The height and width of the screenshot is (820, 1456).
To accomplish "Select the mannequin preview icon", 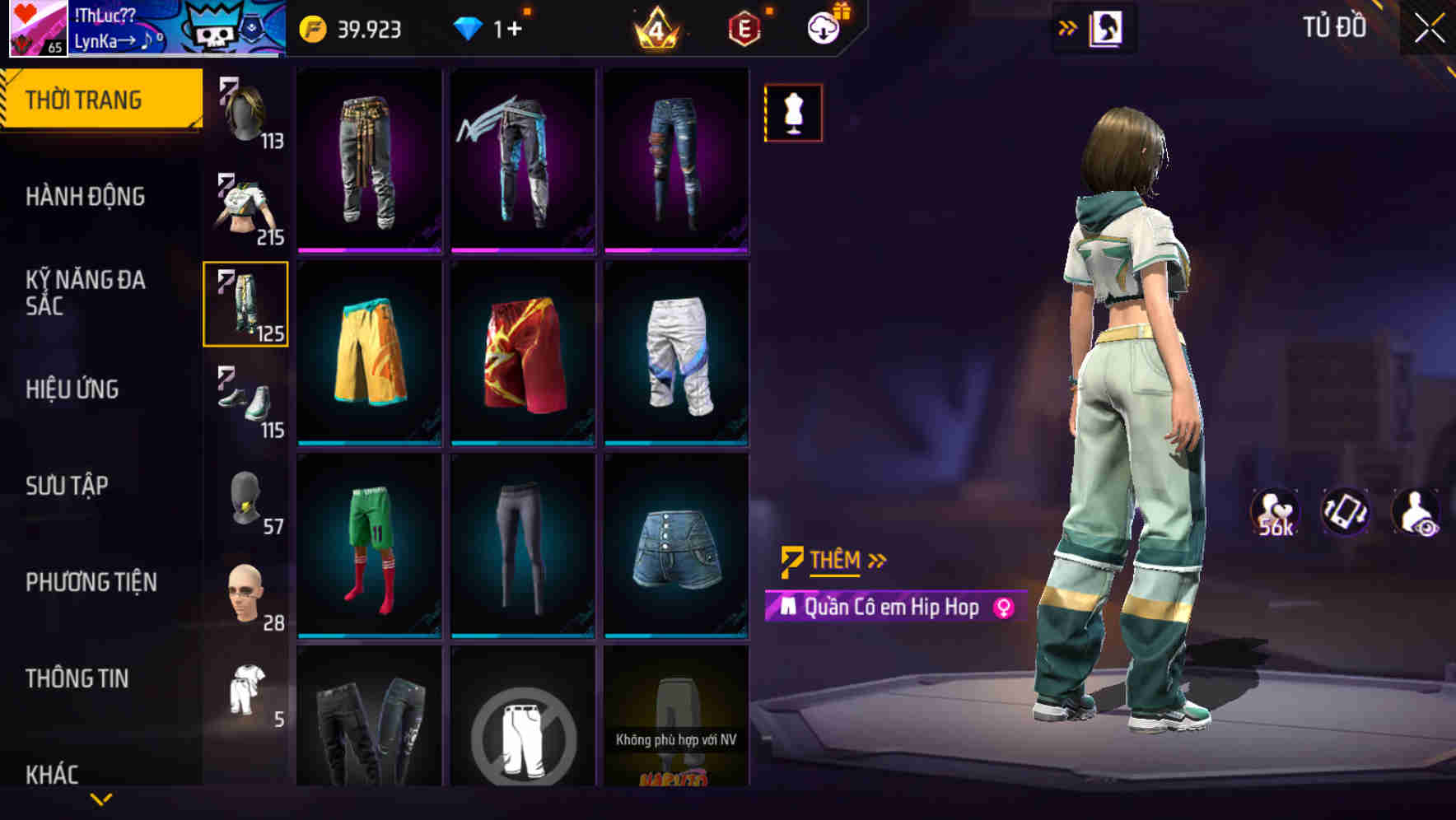I will [x=792, y=112].
